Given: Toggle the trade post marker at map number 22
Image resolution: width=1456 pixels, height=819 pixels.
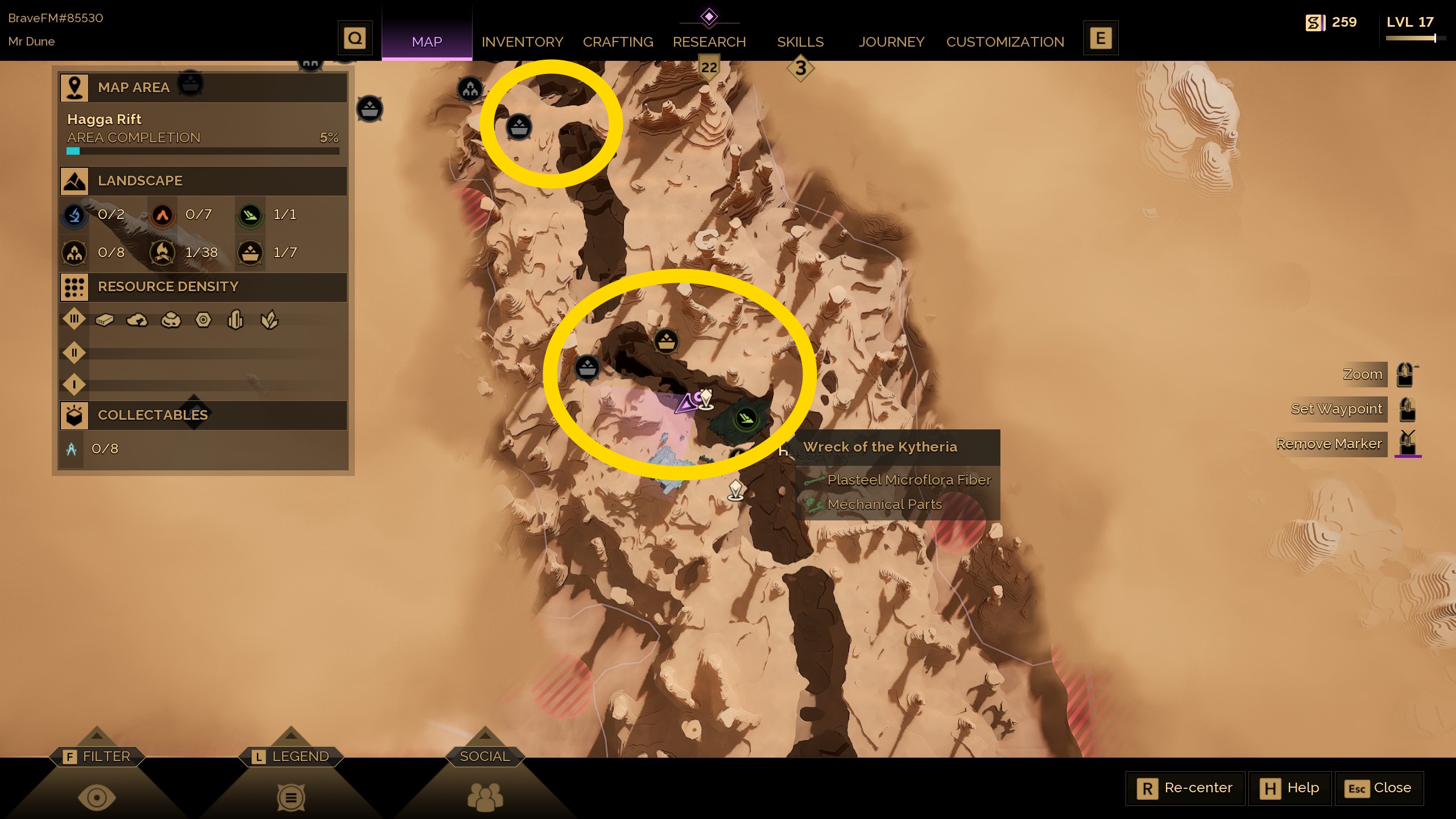Looking at the screenshot, I should (709, 67).
